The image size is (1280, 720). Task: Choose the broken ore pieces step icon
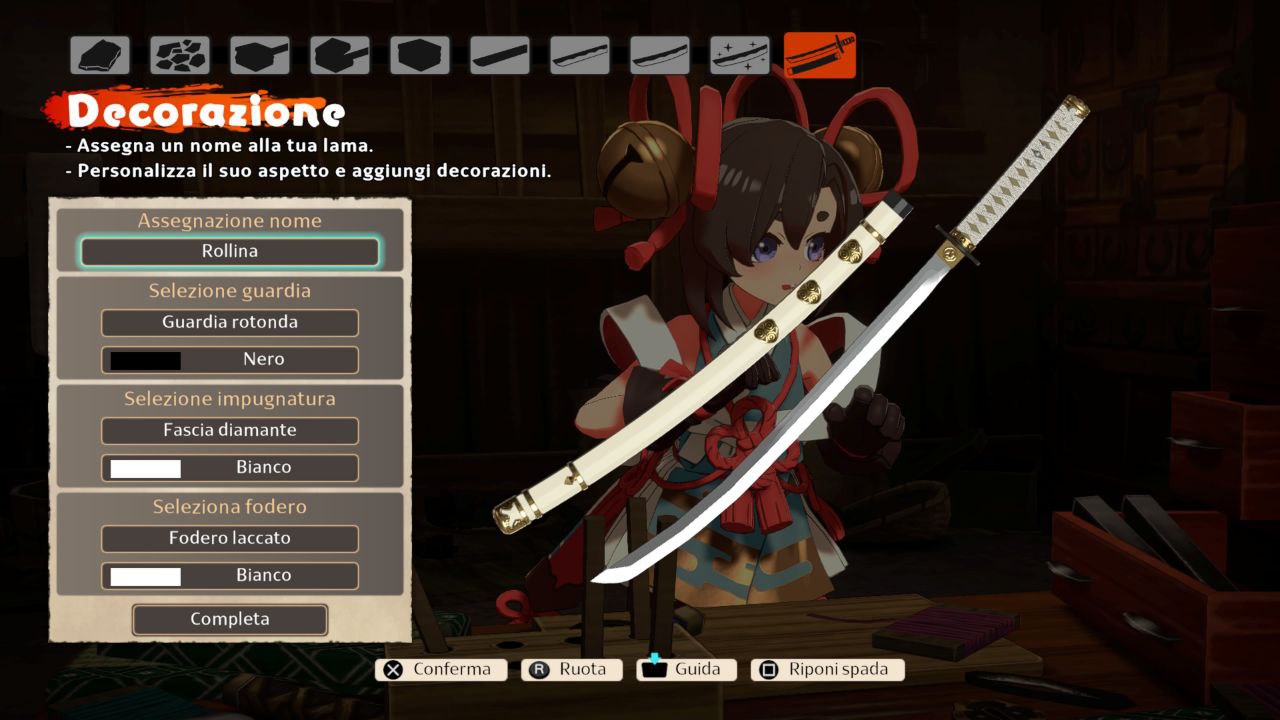pyautogui.click(x=180, y=56)
